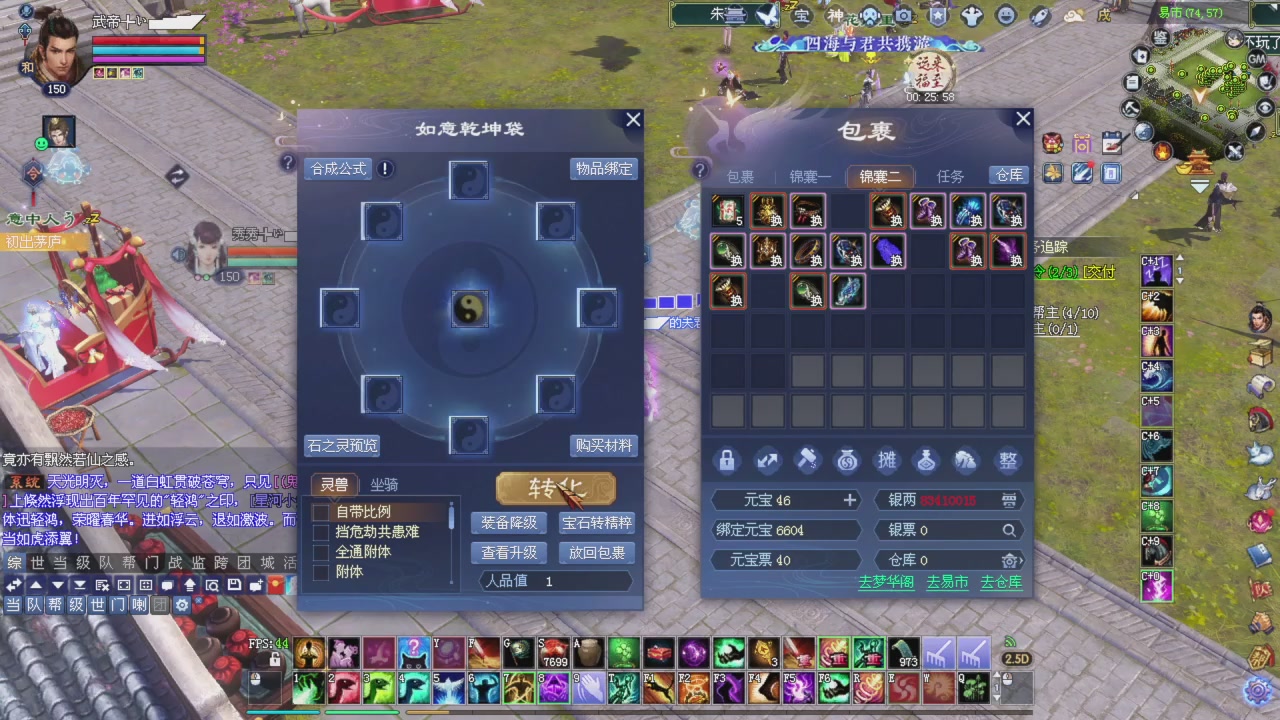This screenshot has width=1280, height=720.
Task: Click the hammer icon in the bag panel
Action: 807,460
